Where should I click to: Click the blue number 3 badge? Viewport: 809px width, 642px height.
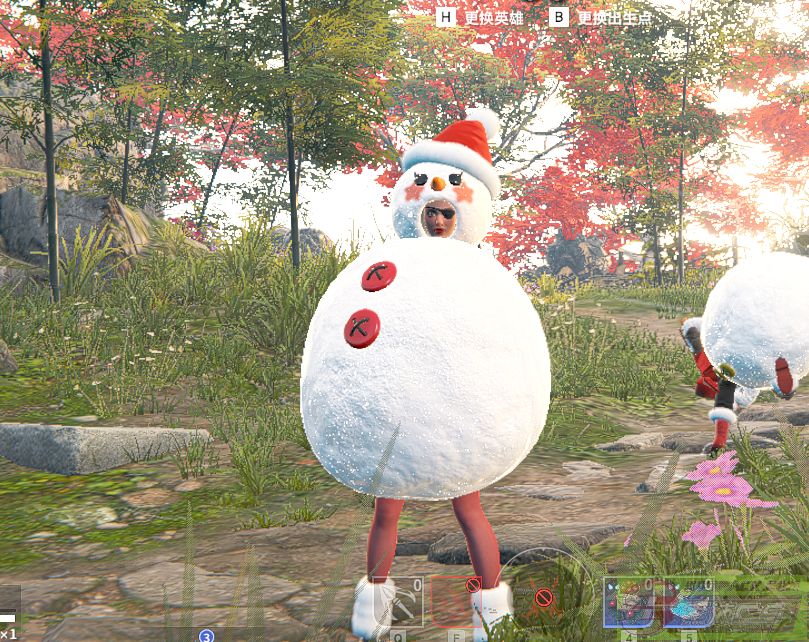tap(206, 636)
